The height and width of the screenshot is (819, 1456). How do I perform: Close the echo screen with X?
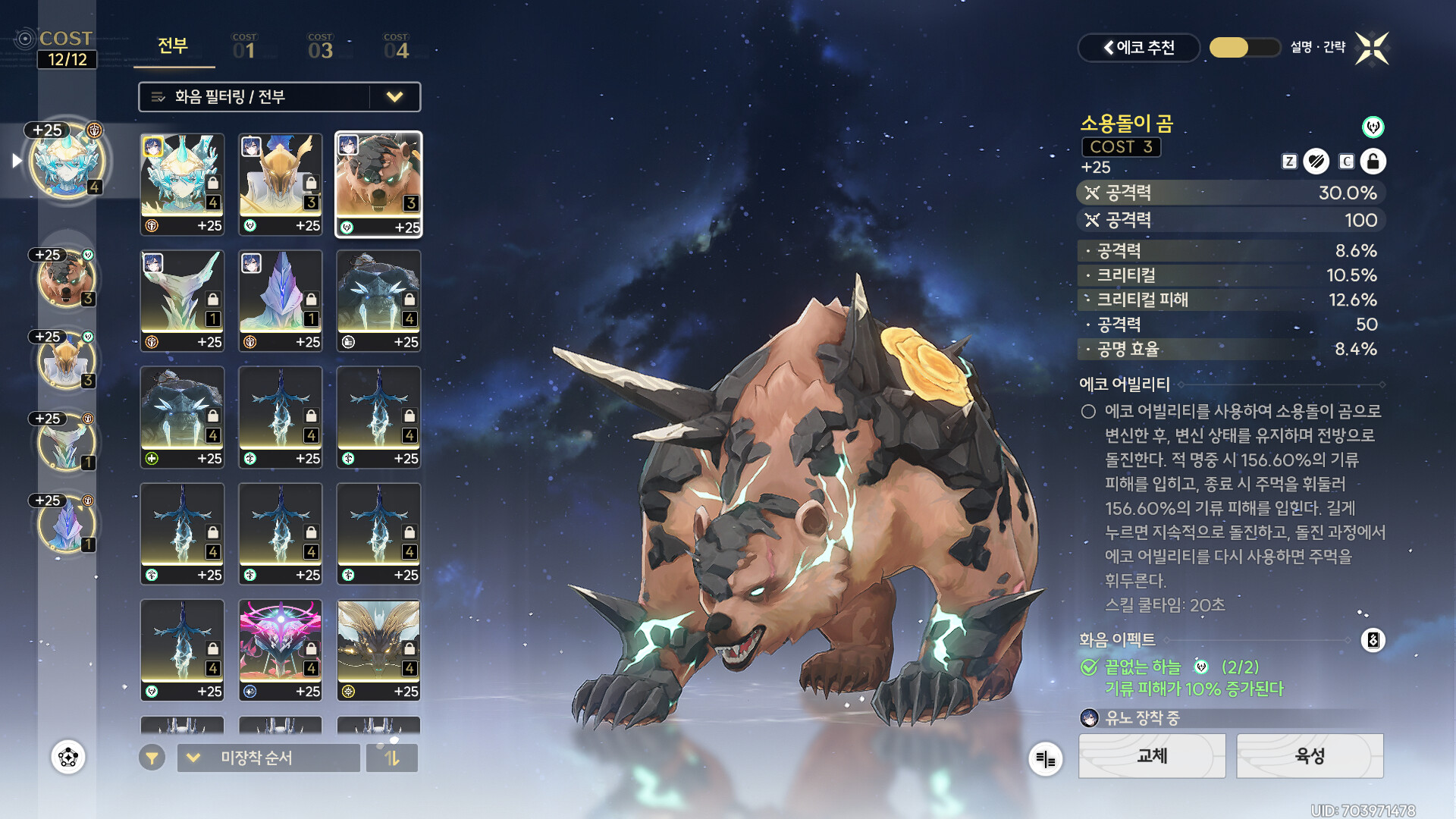(1372, 49)
